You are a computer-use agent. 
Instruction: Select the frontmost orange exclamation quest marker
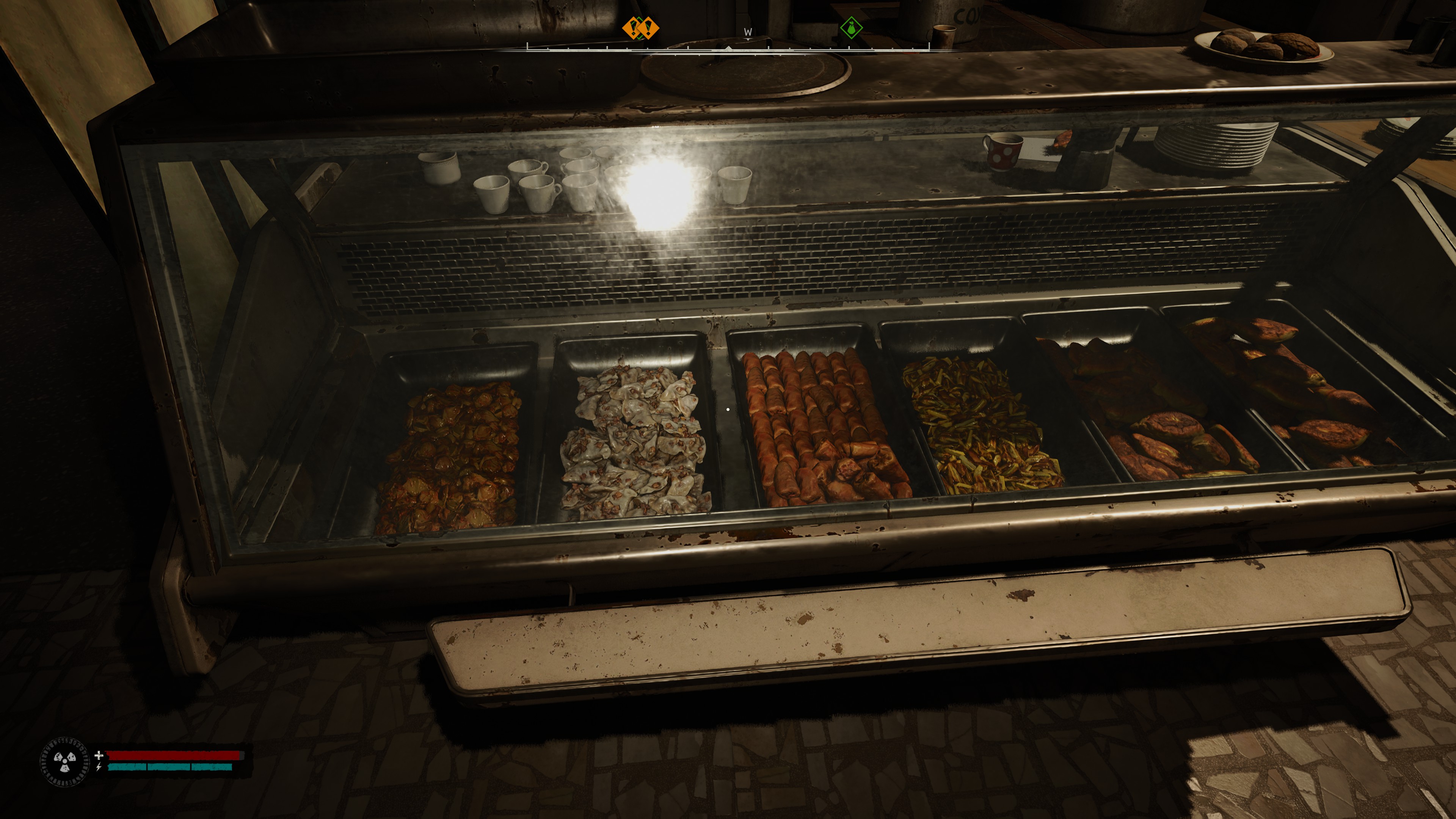(x=648, y=28)
